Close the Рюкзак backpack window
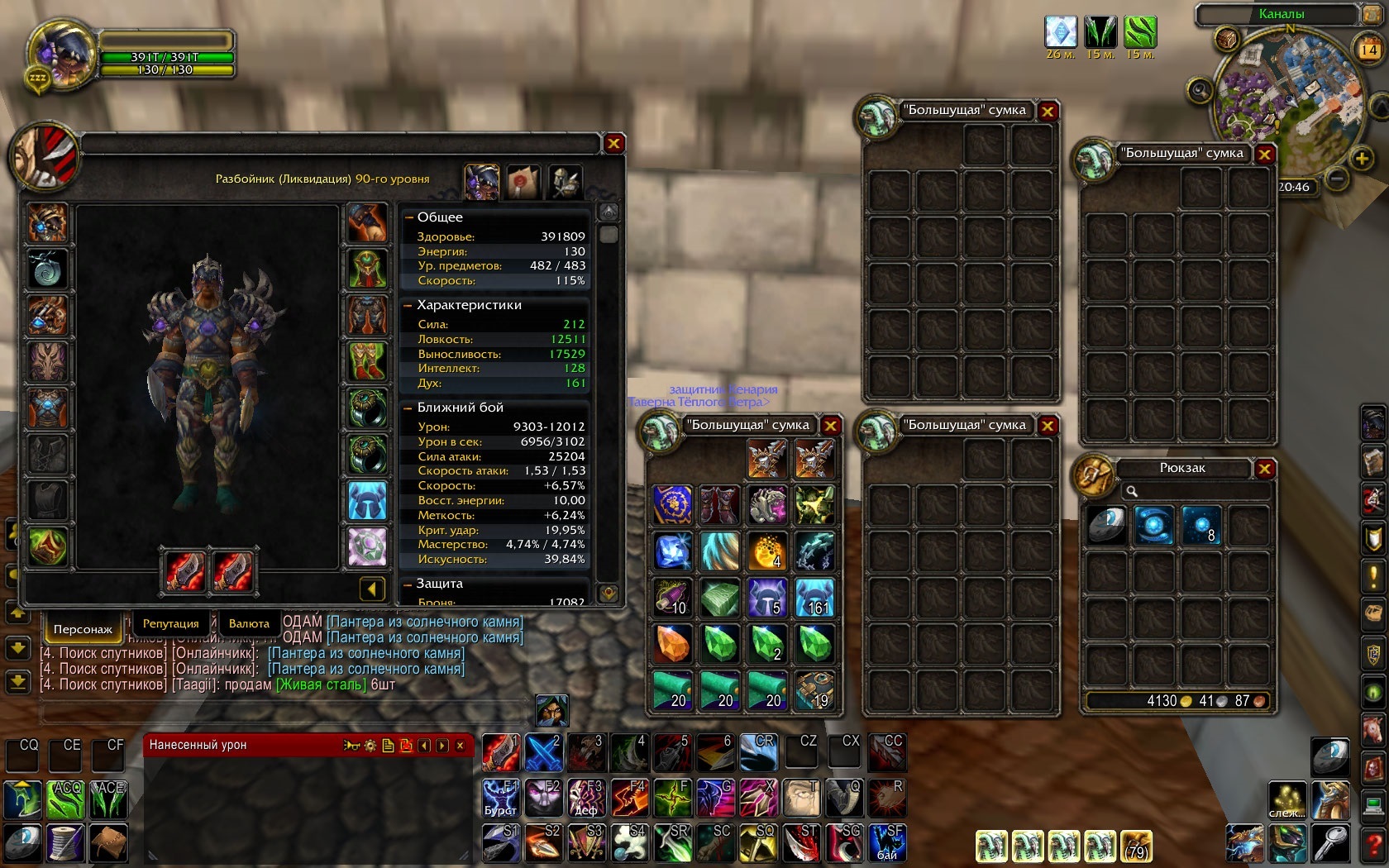This screenshot has height=868, width=1389. [1264, 470]
